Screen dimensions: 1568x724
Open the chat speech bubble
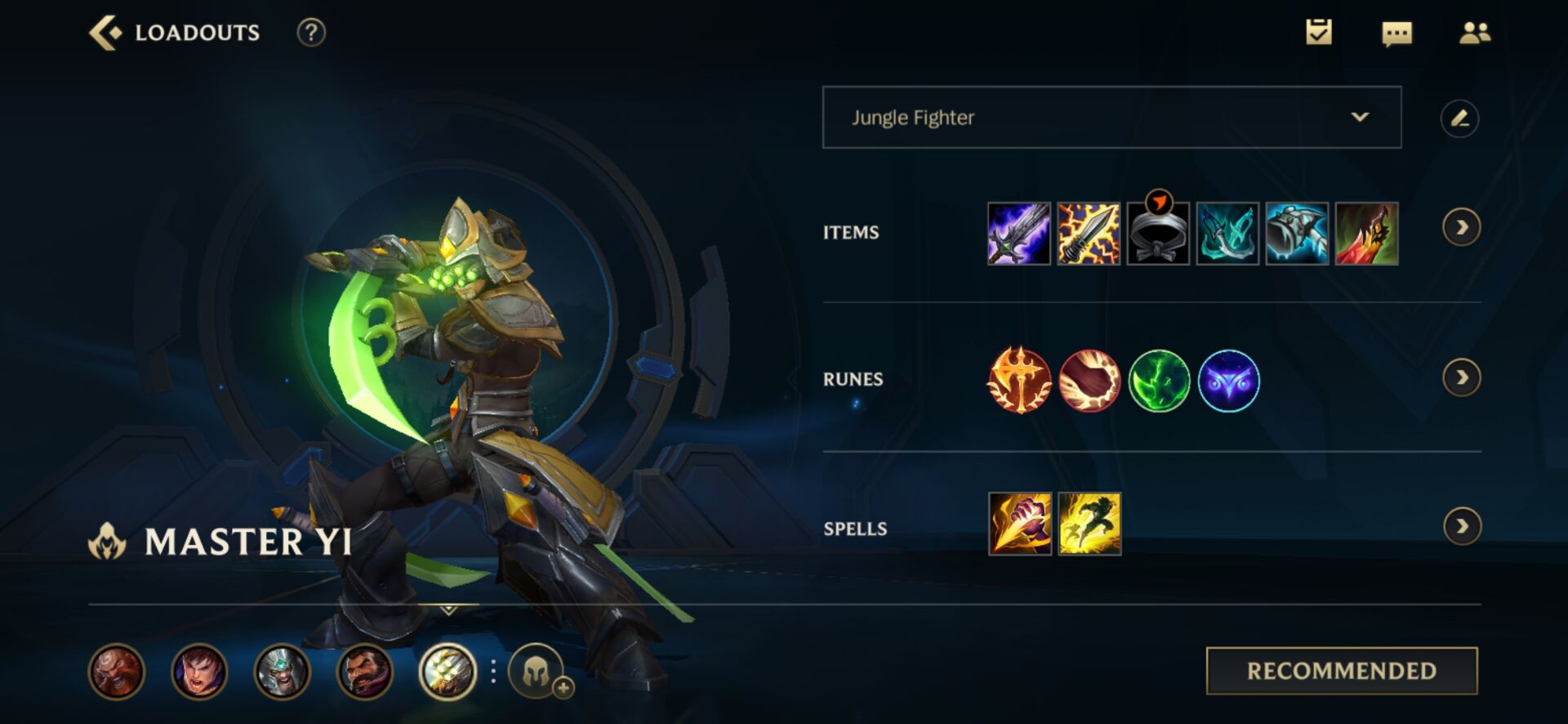pyautogui.click(x=1396, y=34)
